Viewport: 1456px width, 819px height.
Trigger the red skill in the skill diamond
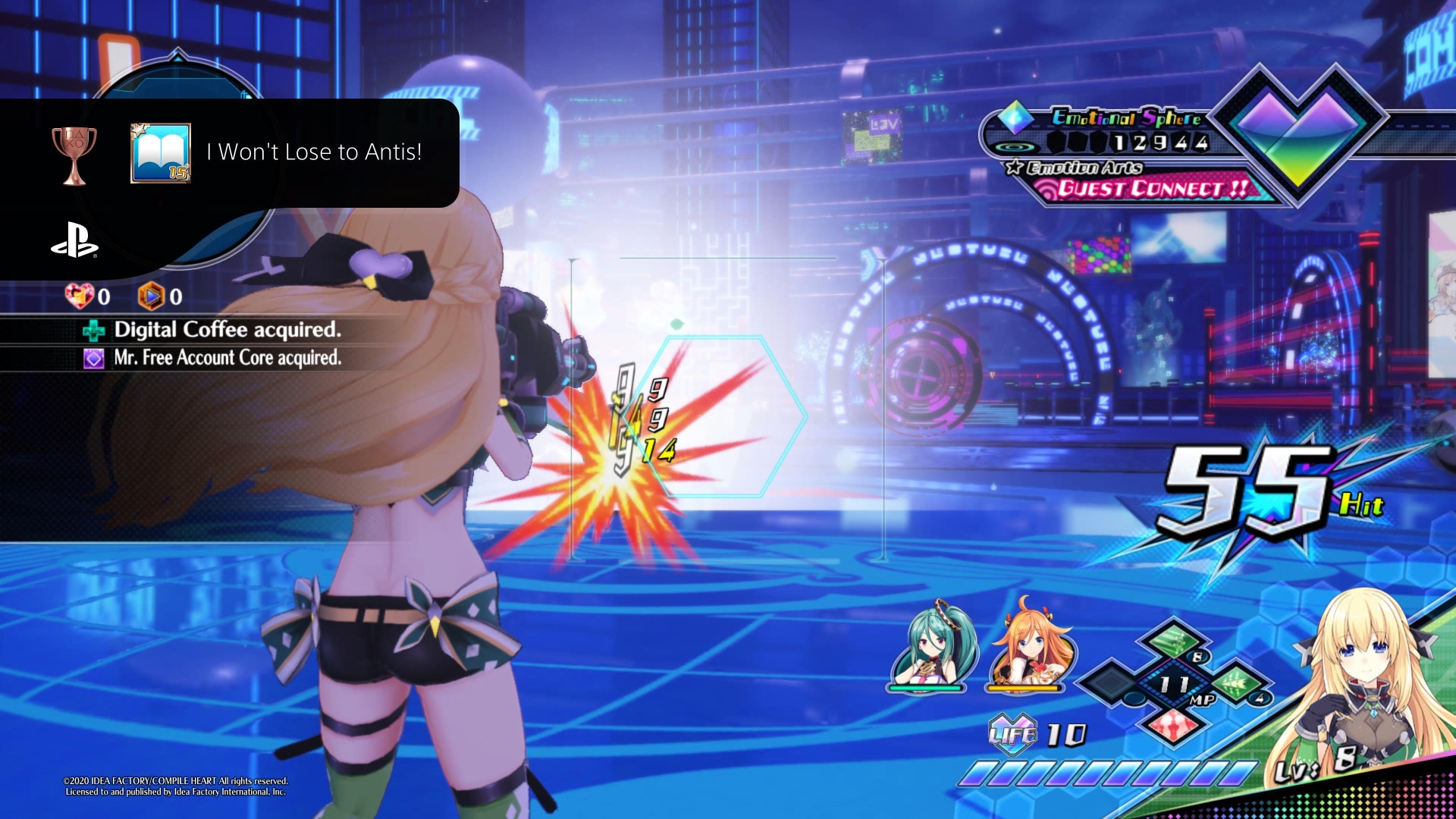point(1172,724)
